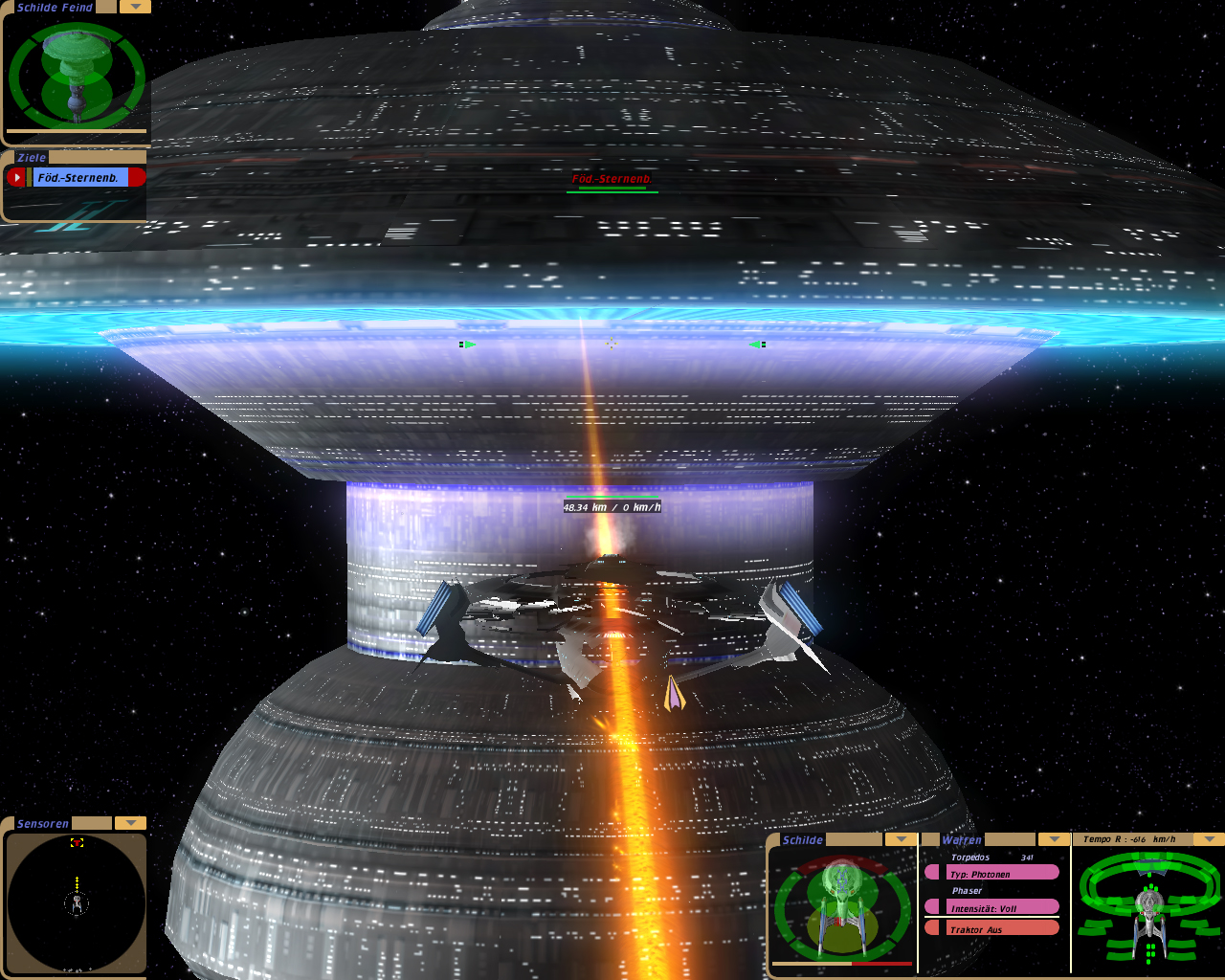The width and height of the screenshot is (1225, 980).
Task: Click the circular Sensoren radar display
Action: click(x=77, y=901)
